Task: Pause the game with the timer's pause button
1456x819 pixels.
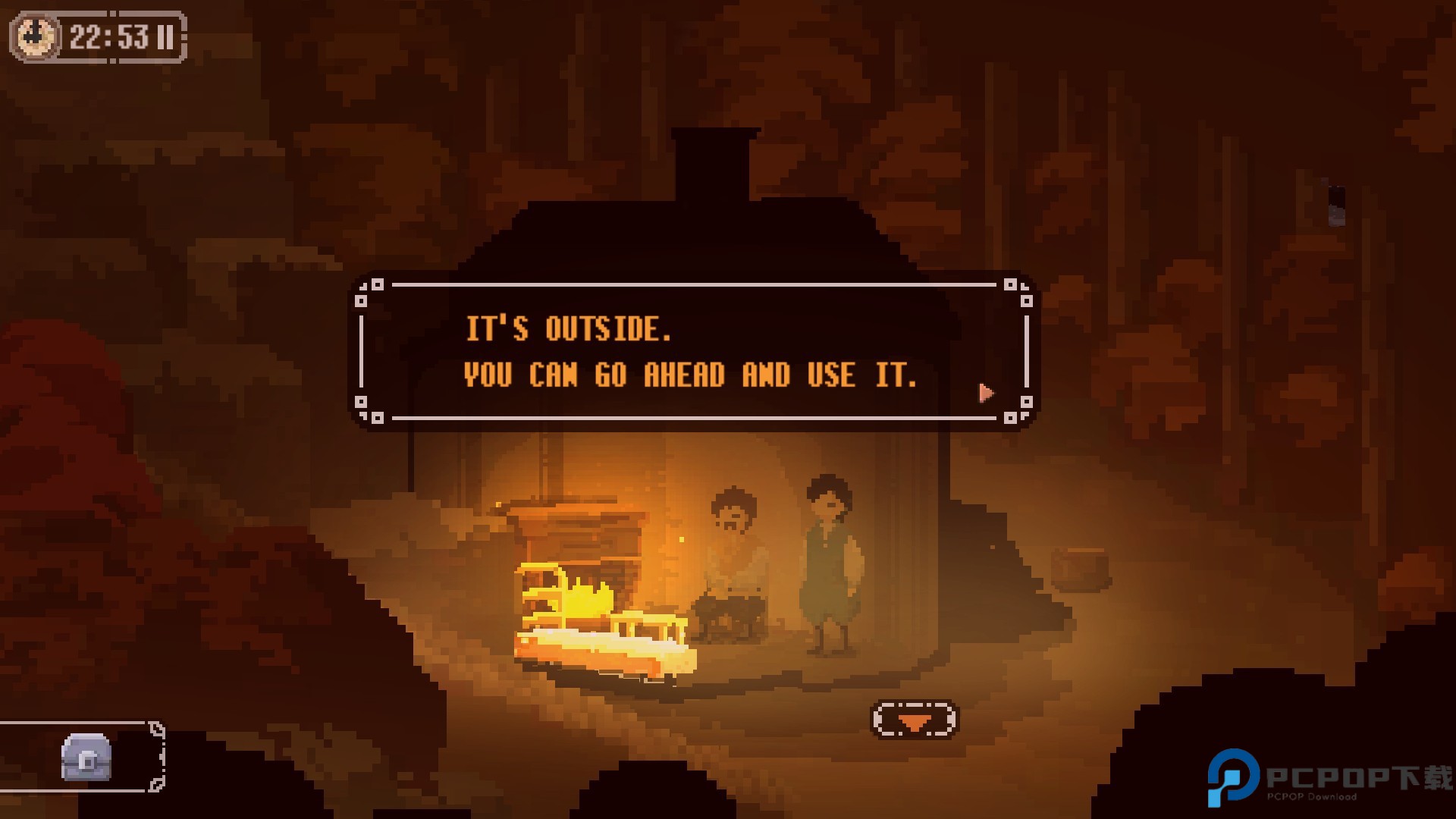Action: click(x=165, y=37)
